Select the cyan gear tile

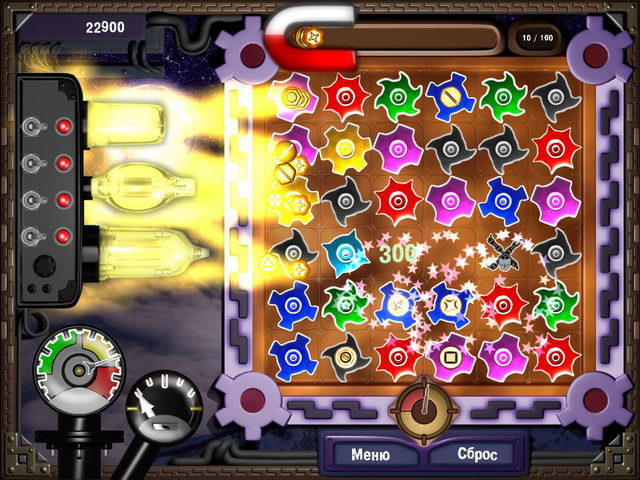tap(347, 250)
